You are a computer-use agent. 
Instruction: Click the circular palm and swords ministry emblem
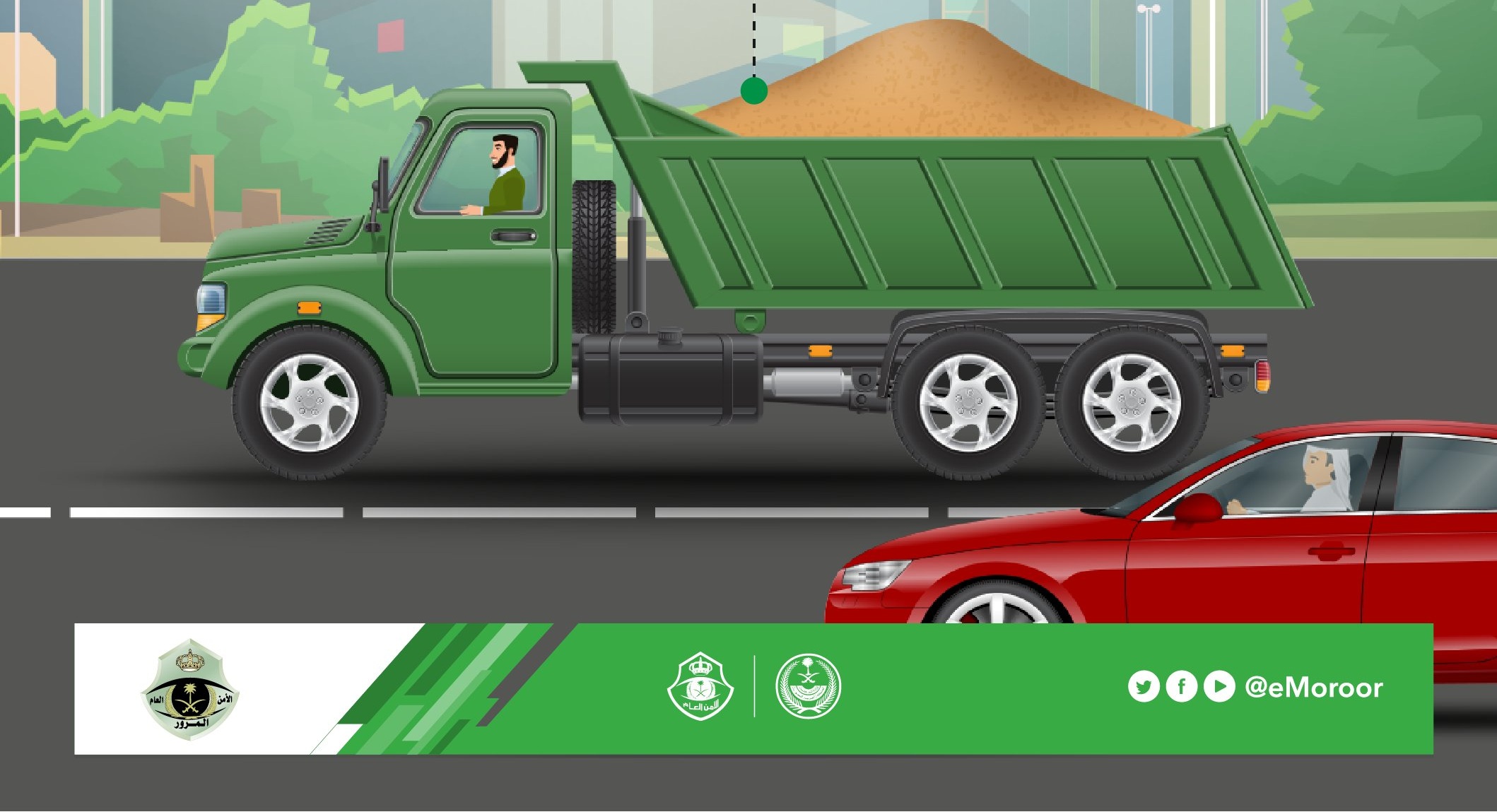click(808, 686)
